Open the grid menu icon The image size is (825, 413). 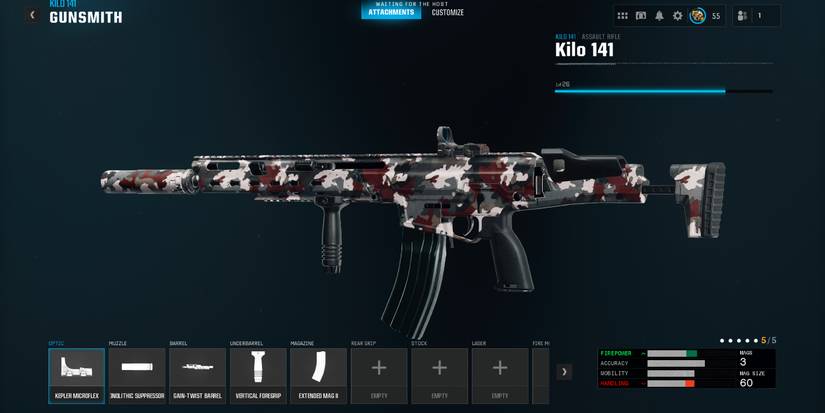[x=623, y=16]
